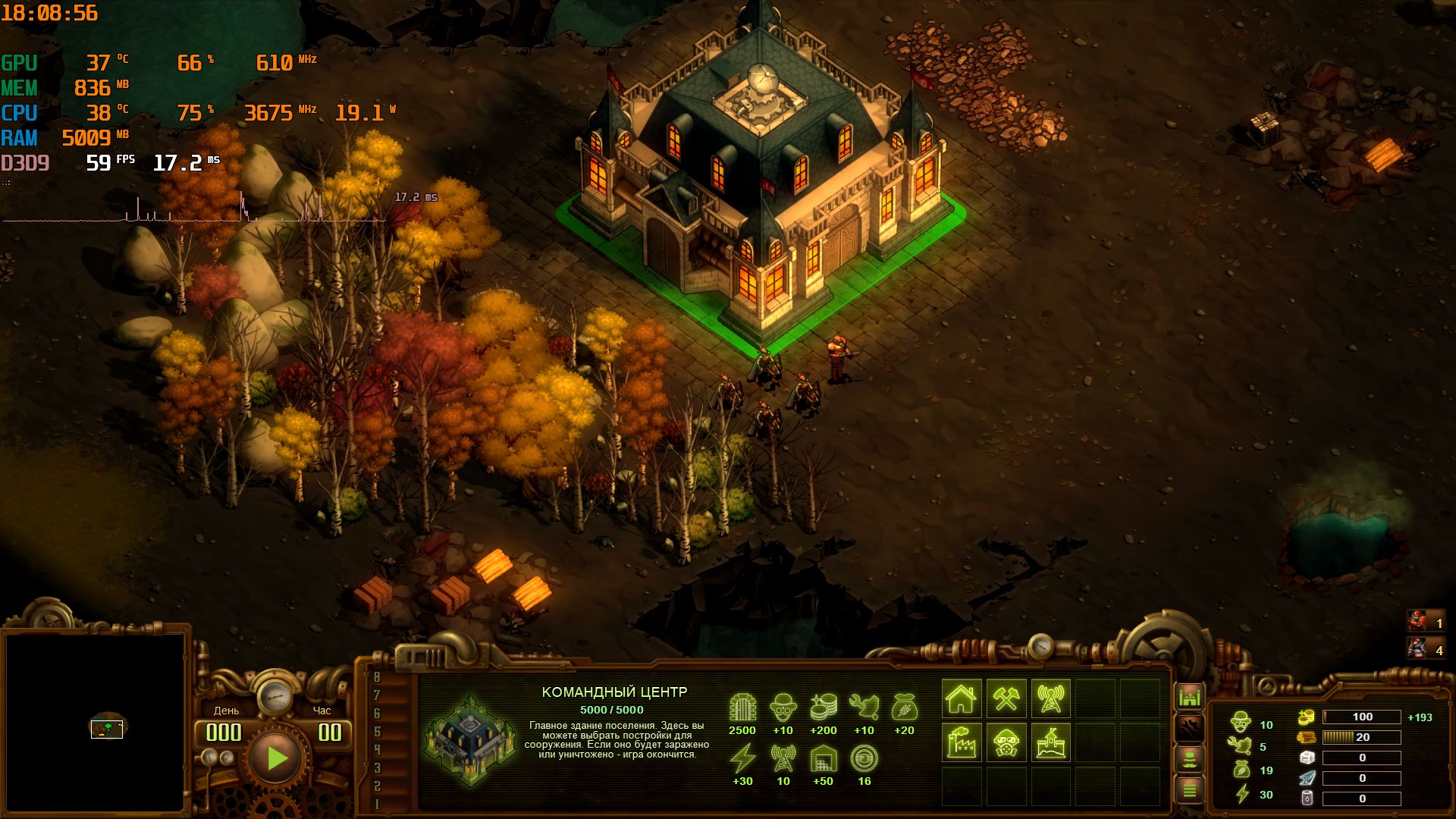
Task: Select control group number 1
Action: tap(377, 804)
